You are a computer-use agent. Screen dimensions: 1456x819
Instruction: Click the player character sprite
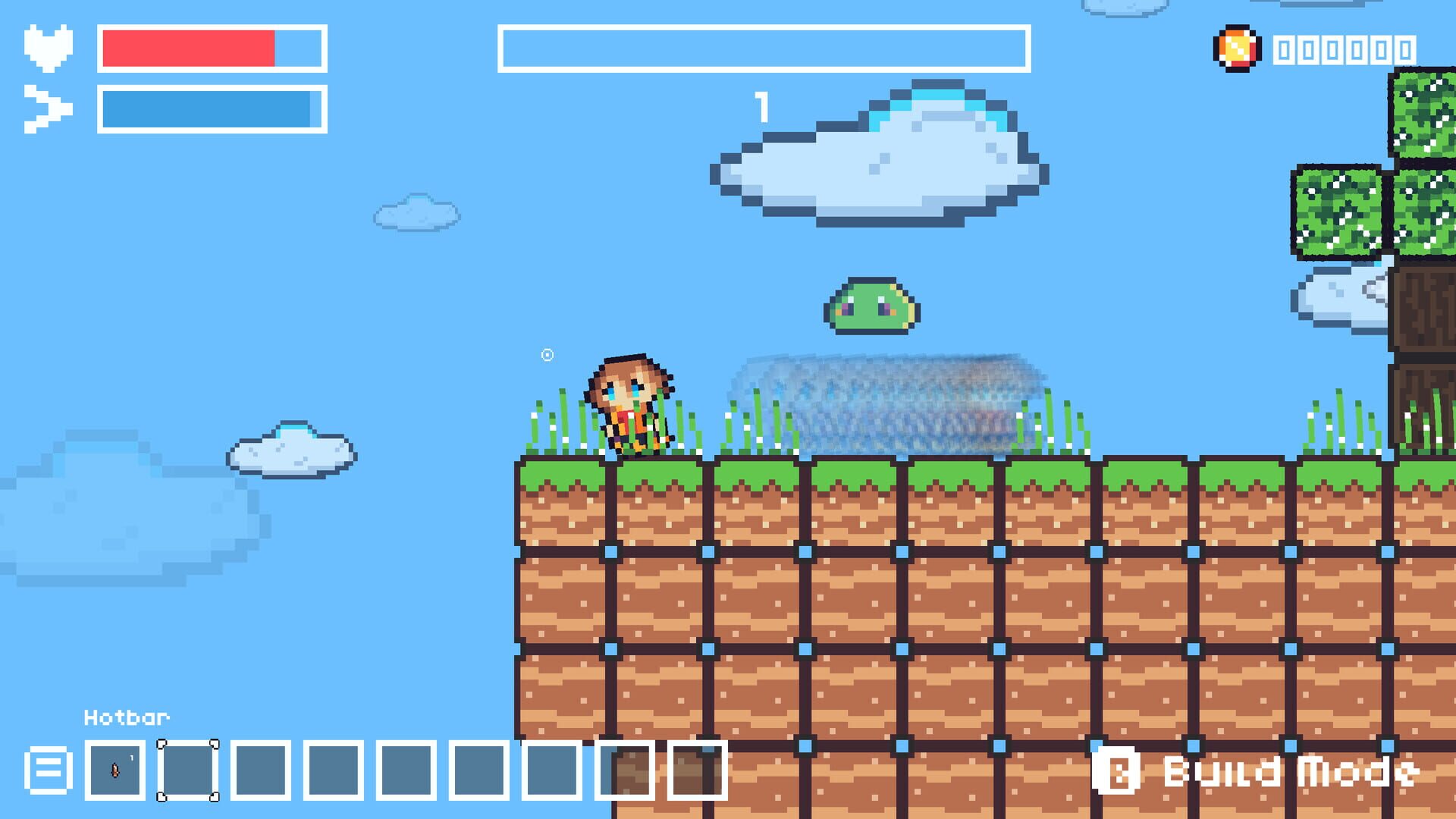pos(629,406)
